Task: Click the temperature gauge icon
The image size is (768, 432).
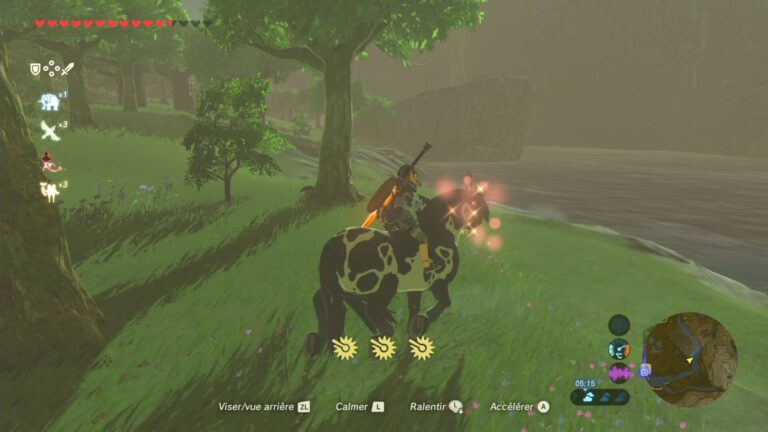Action: tap(619, 349)
